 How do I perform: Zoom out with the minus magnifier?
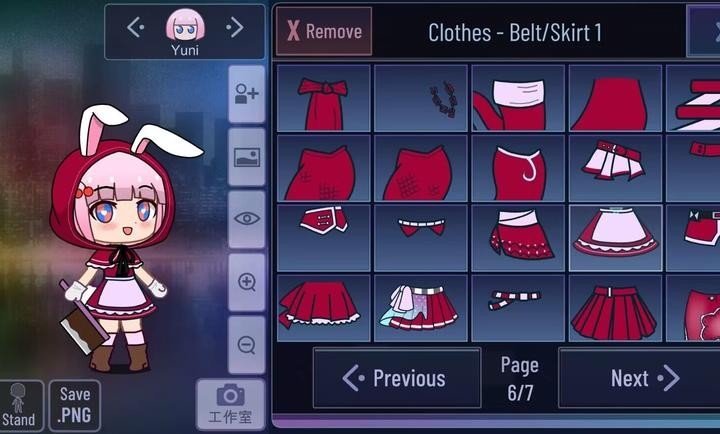[x=246, y=345]
